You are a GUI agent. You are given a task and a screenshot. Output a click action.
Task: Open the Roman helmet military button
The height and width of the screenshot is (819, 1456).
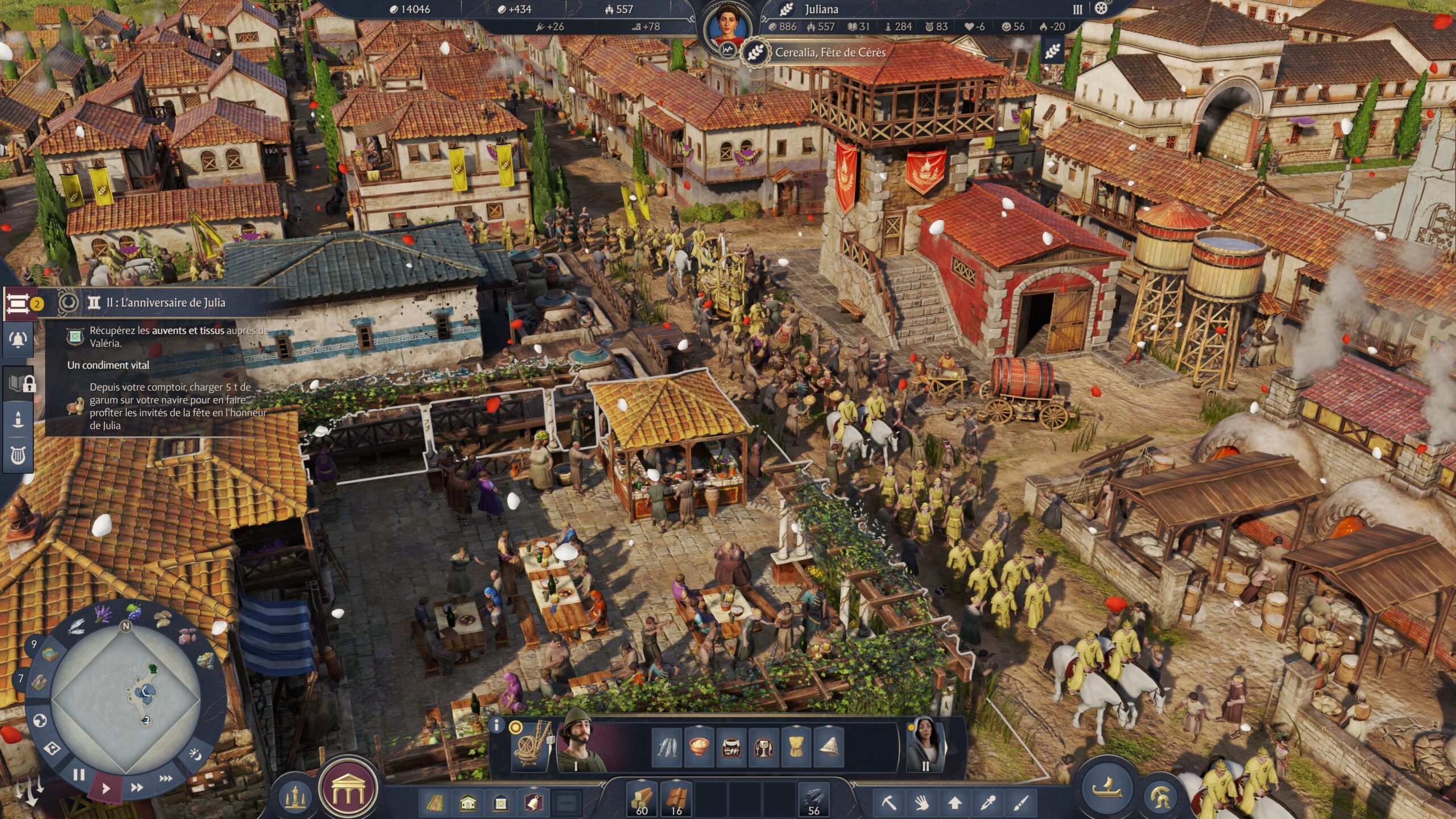pyautogui.click(x=1161, y=796)
